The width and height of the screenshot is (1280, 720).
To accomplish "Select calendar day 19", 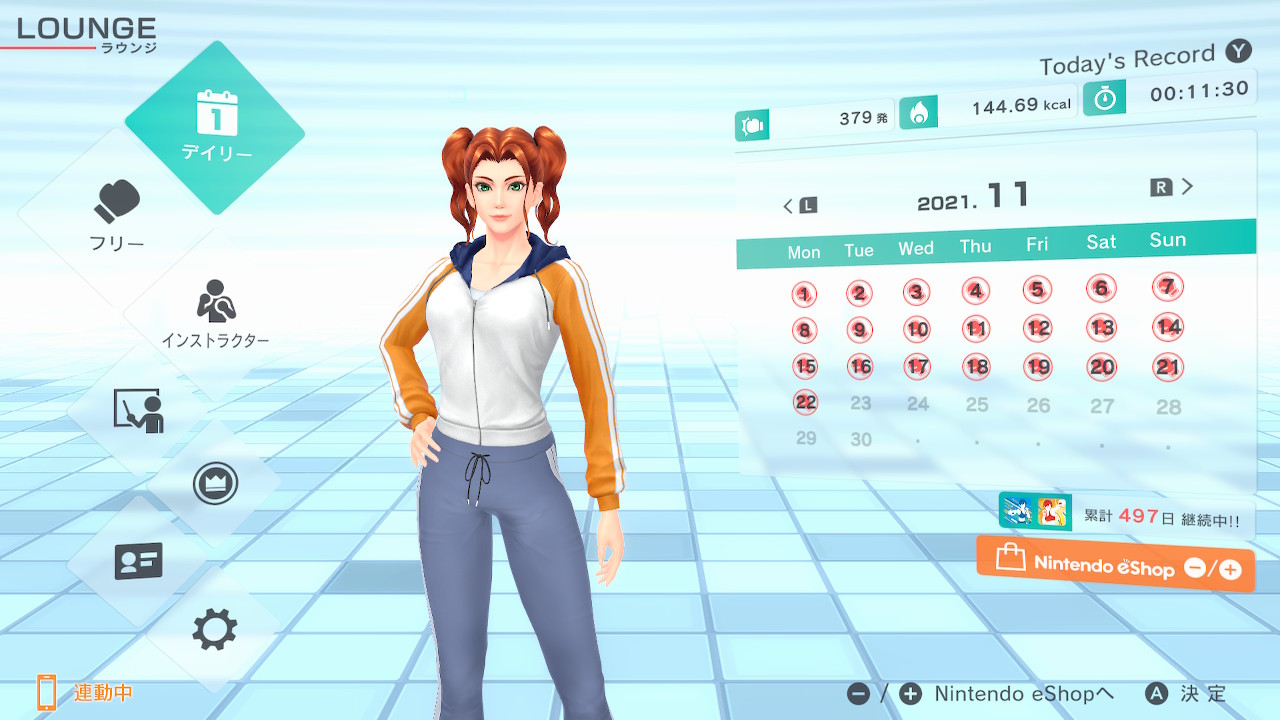I will [x=1038, y=367].
